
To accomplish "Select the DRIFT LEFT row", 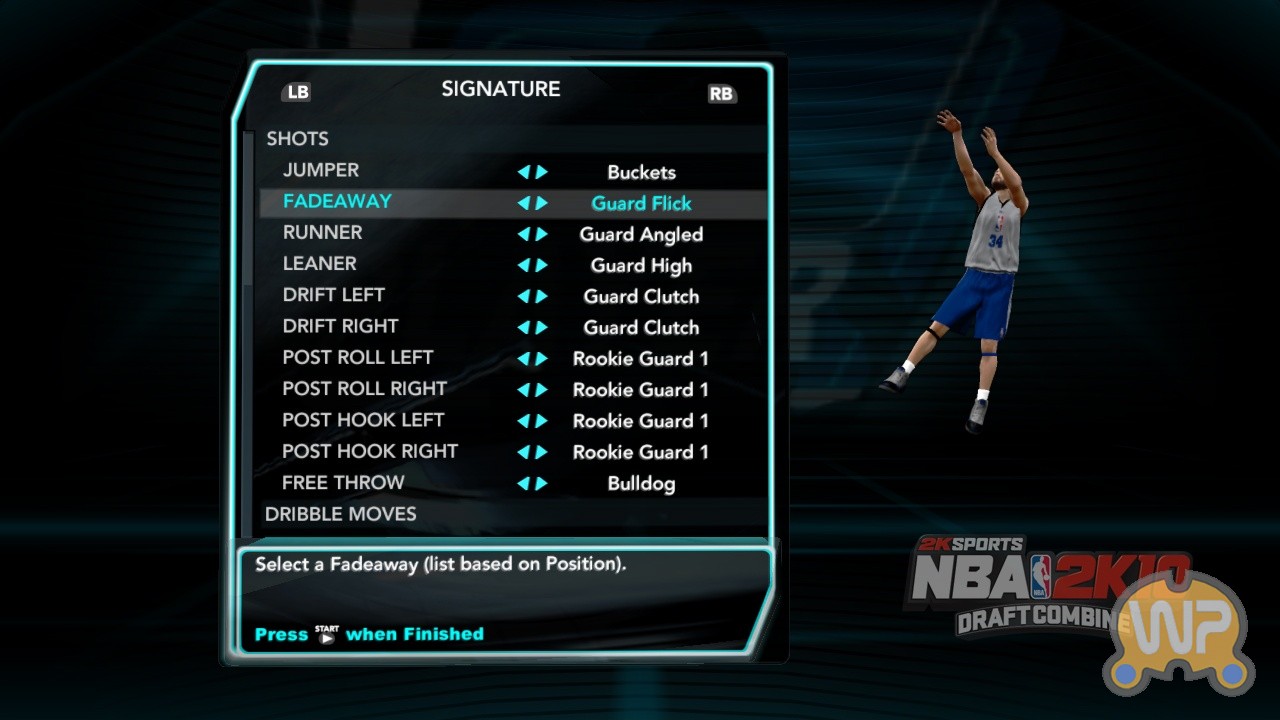I will tap(333, 295).
